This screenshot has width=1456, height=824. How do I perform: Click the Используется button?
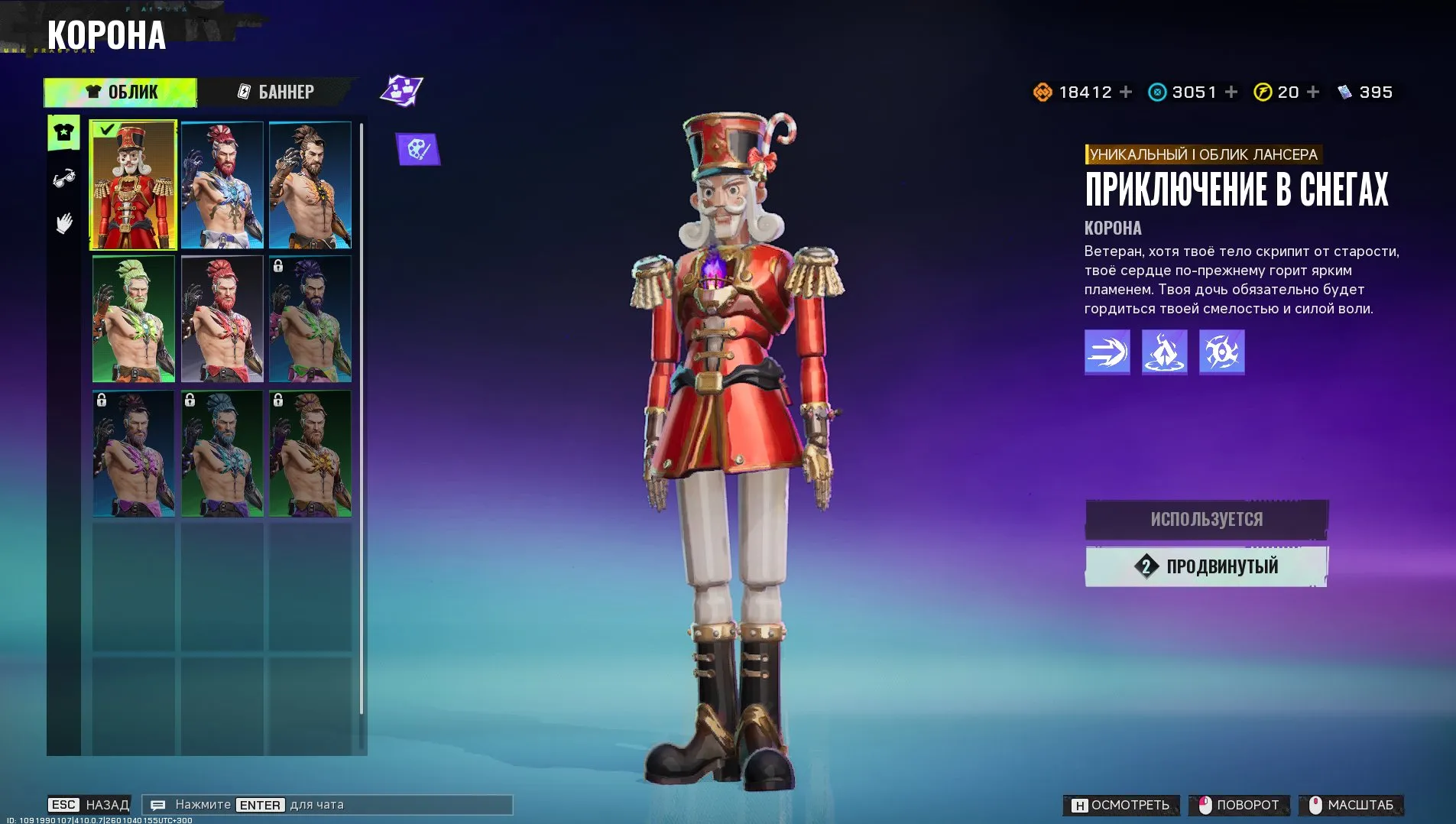coord(1206,520)
